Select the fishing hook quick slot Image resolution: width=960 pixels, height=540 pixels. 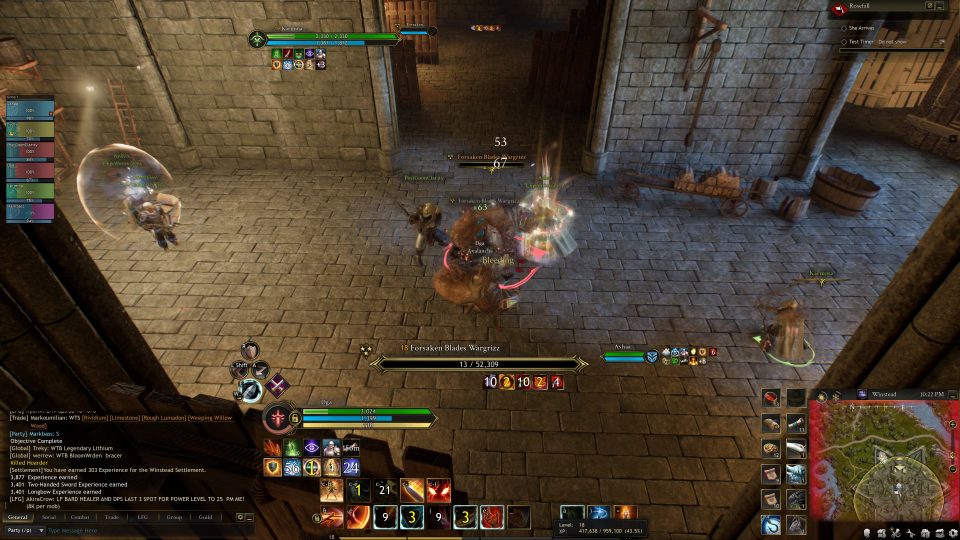(771, 524)
